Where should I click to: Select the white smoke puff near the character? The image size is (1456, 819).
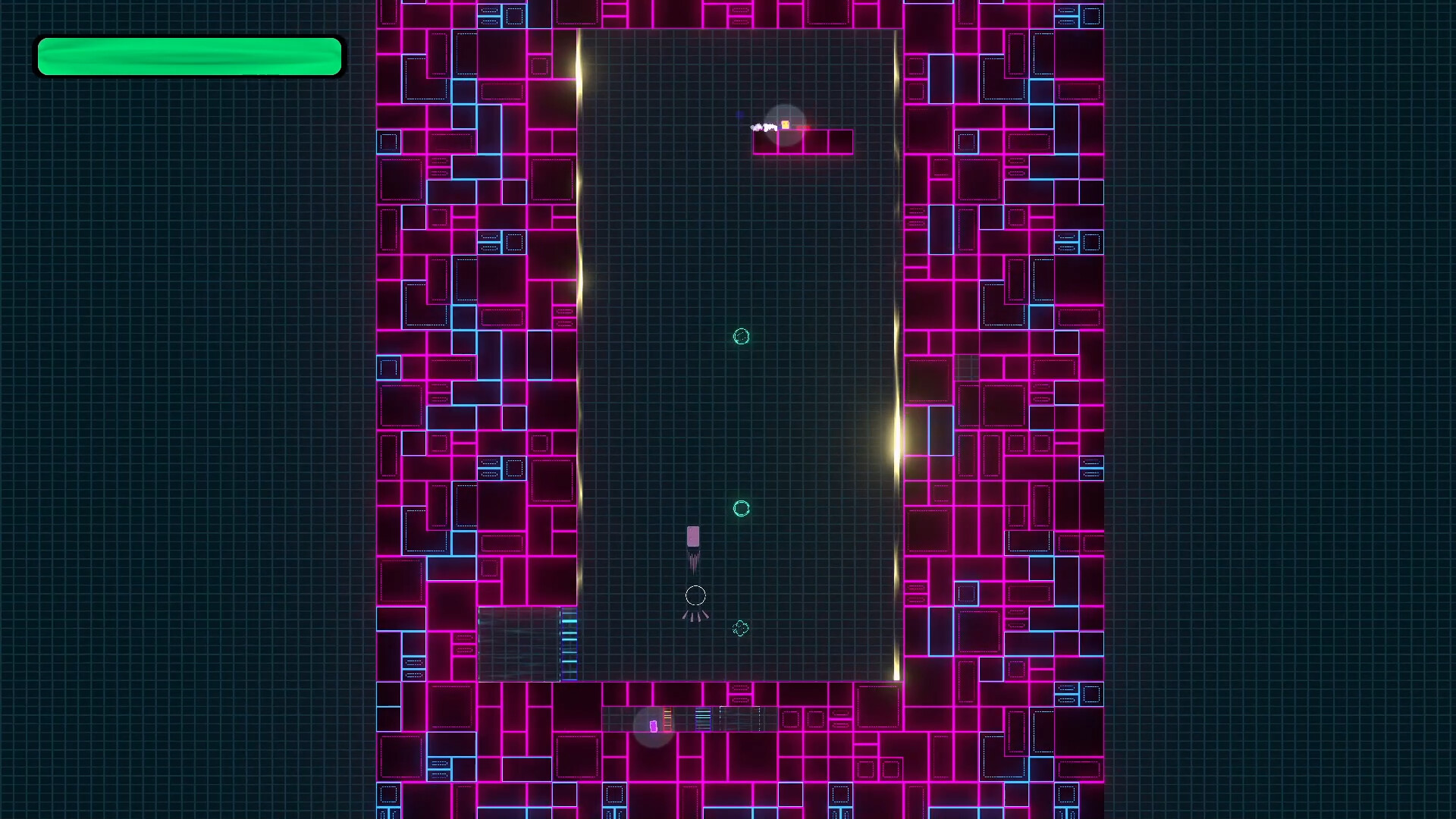(x=762, y=127)
